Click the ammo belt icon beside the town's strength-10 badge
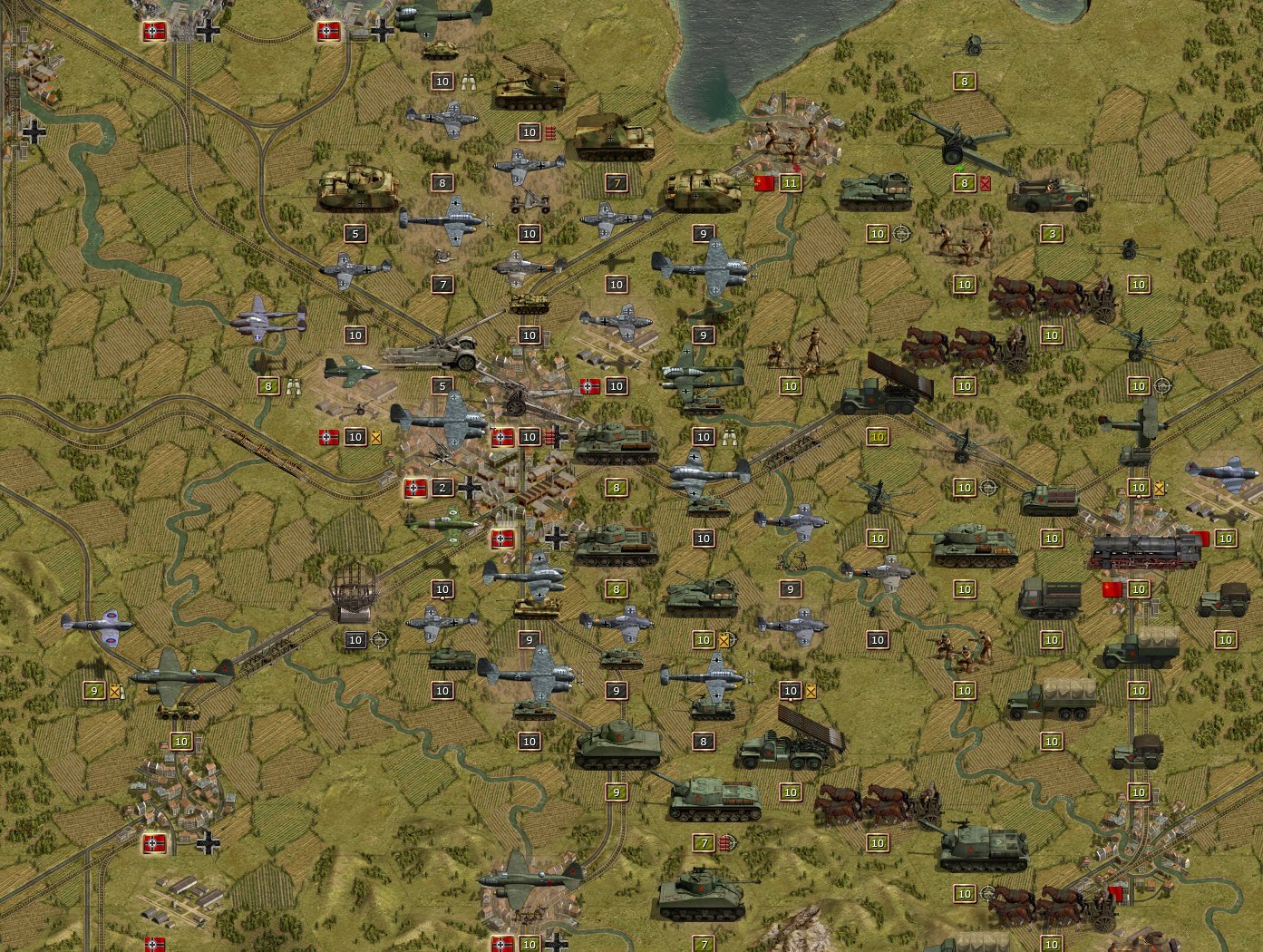Screen dimensions: 1263x952 (549, 436)
